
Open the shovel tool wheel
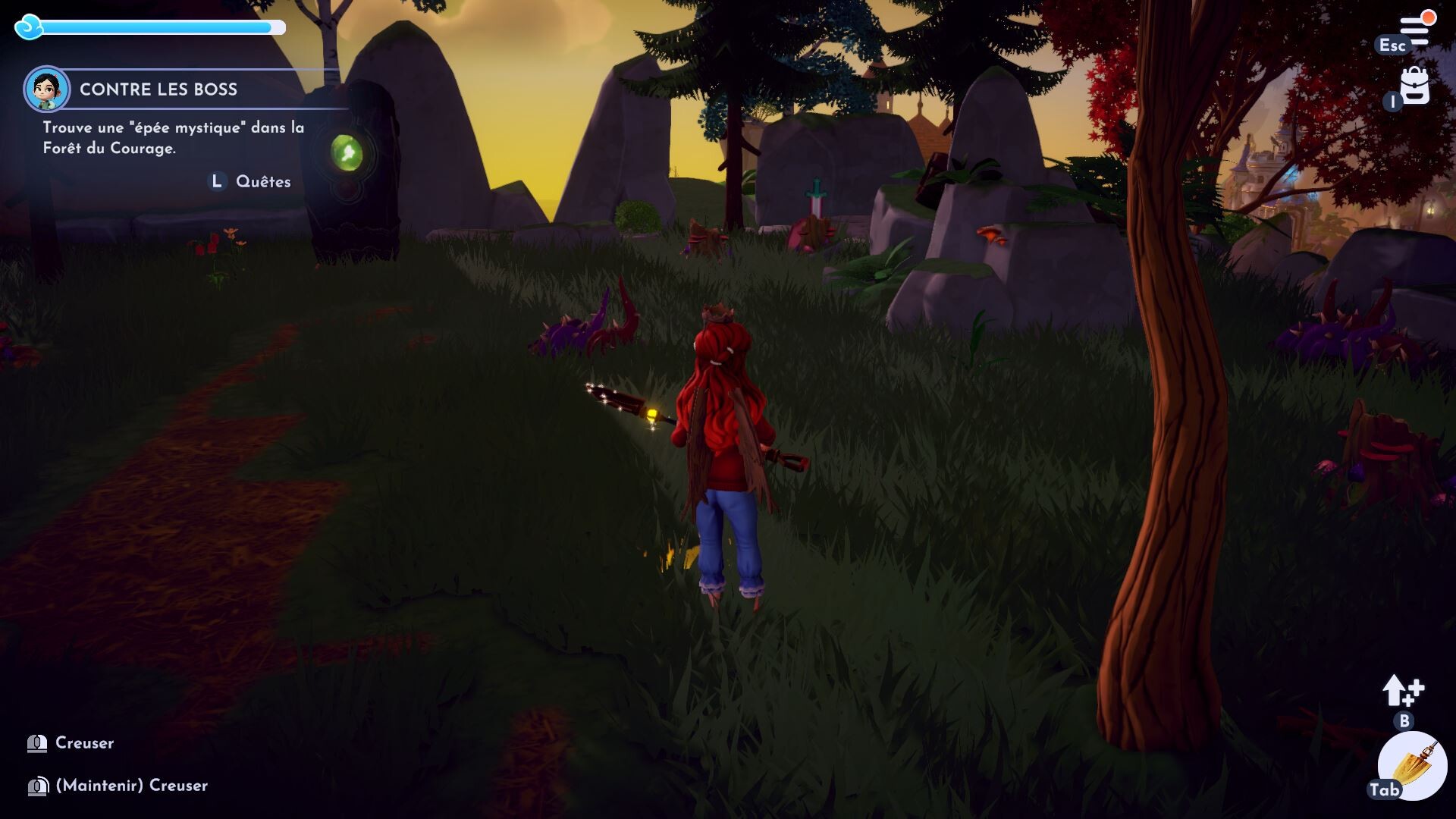[x=1412, y=766]
